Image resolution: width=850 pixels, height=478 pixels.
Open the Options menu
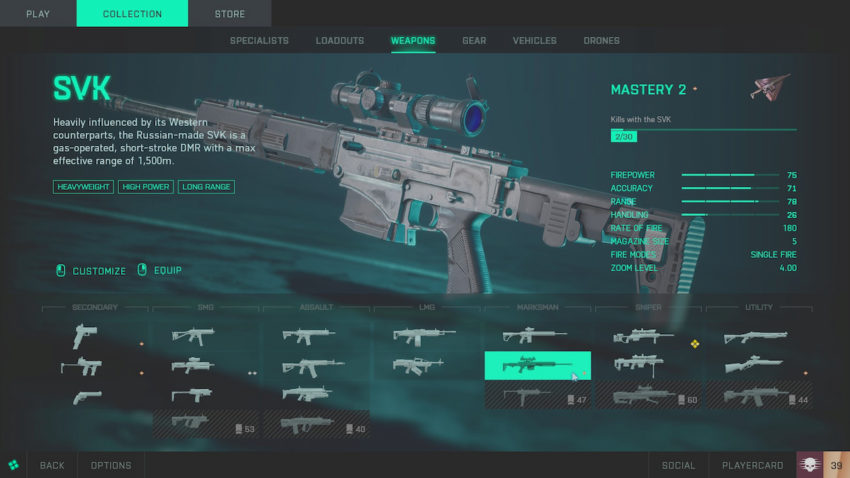click(x=111, y=465)
